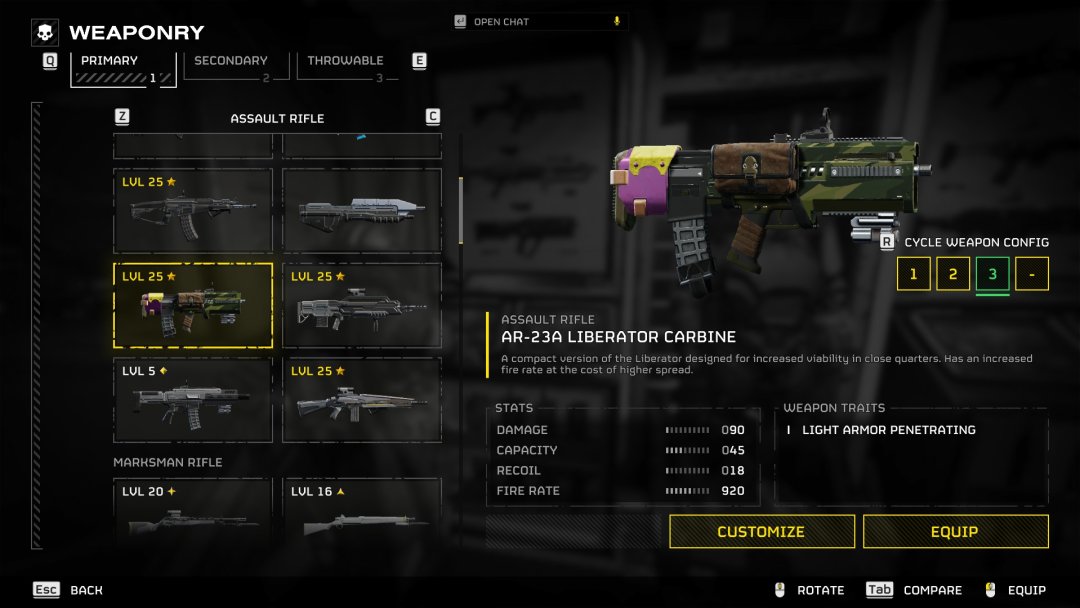Go back from the Weaponry screen
This screenshot has width=1080, height=608.
68,590
